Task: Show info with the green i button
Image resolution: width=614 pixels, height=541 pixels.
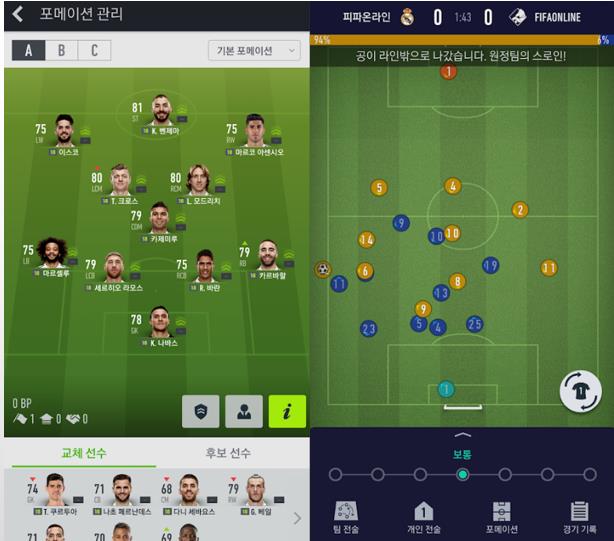Action: pos(287,411)
